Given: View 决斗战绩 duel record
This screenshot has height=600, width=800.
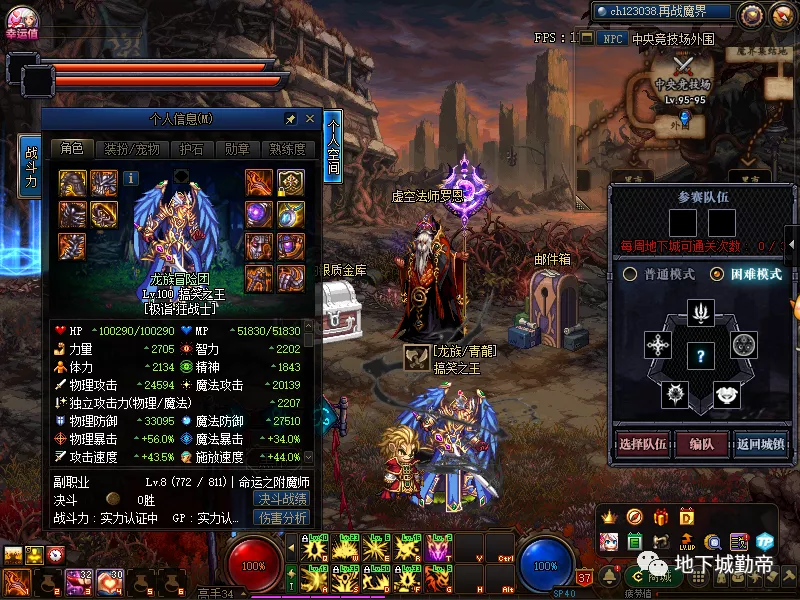Looking at the screenshot, I should pyautogui.click(x=282, y=499).
